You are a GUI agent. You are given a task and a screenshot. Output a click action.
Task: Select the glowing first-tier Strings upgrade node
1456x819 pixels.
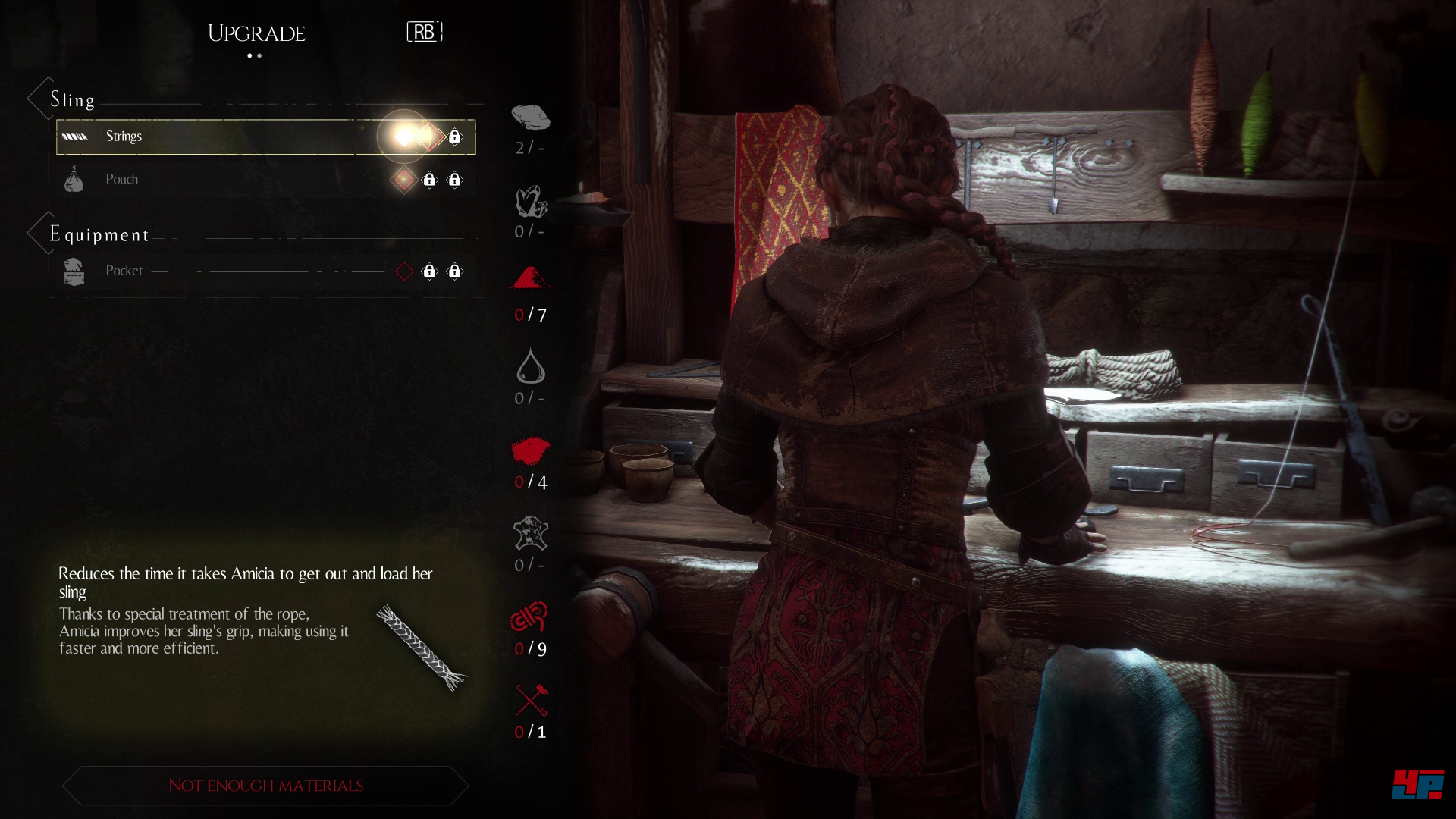click(404, 136)
